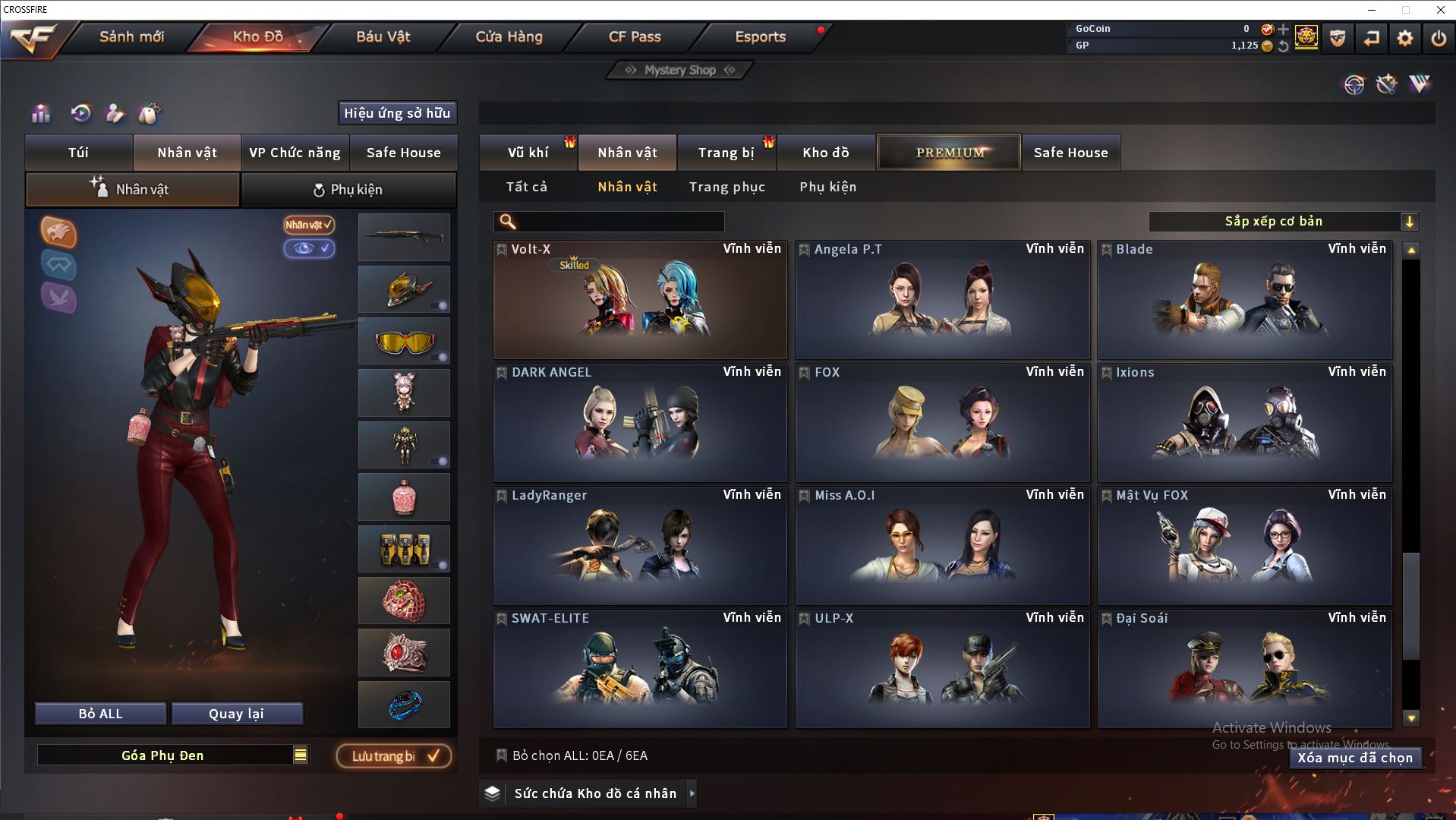Image resolution: width=1456 pixels, height=820 pixels.
Task: Pick the Ixions character card
Action: (1244, 424)
